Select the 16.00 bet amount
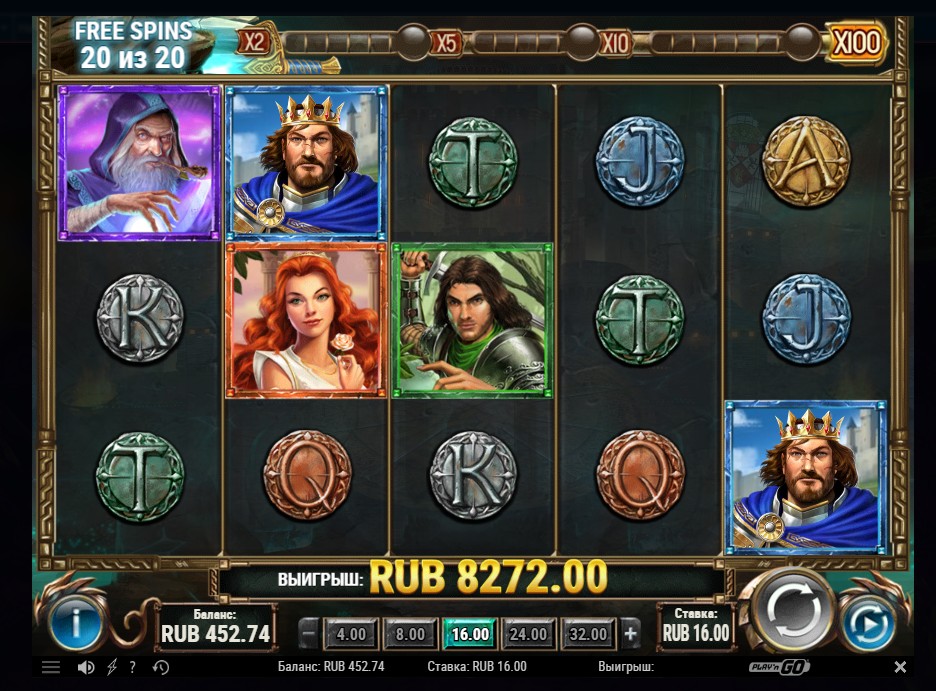Image resolution: width=936 pixels, height=691 pixels. 470,634
